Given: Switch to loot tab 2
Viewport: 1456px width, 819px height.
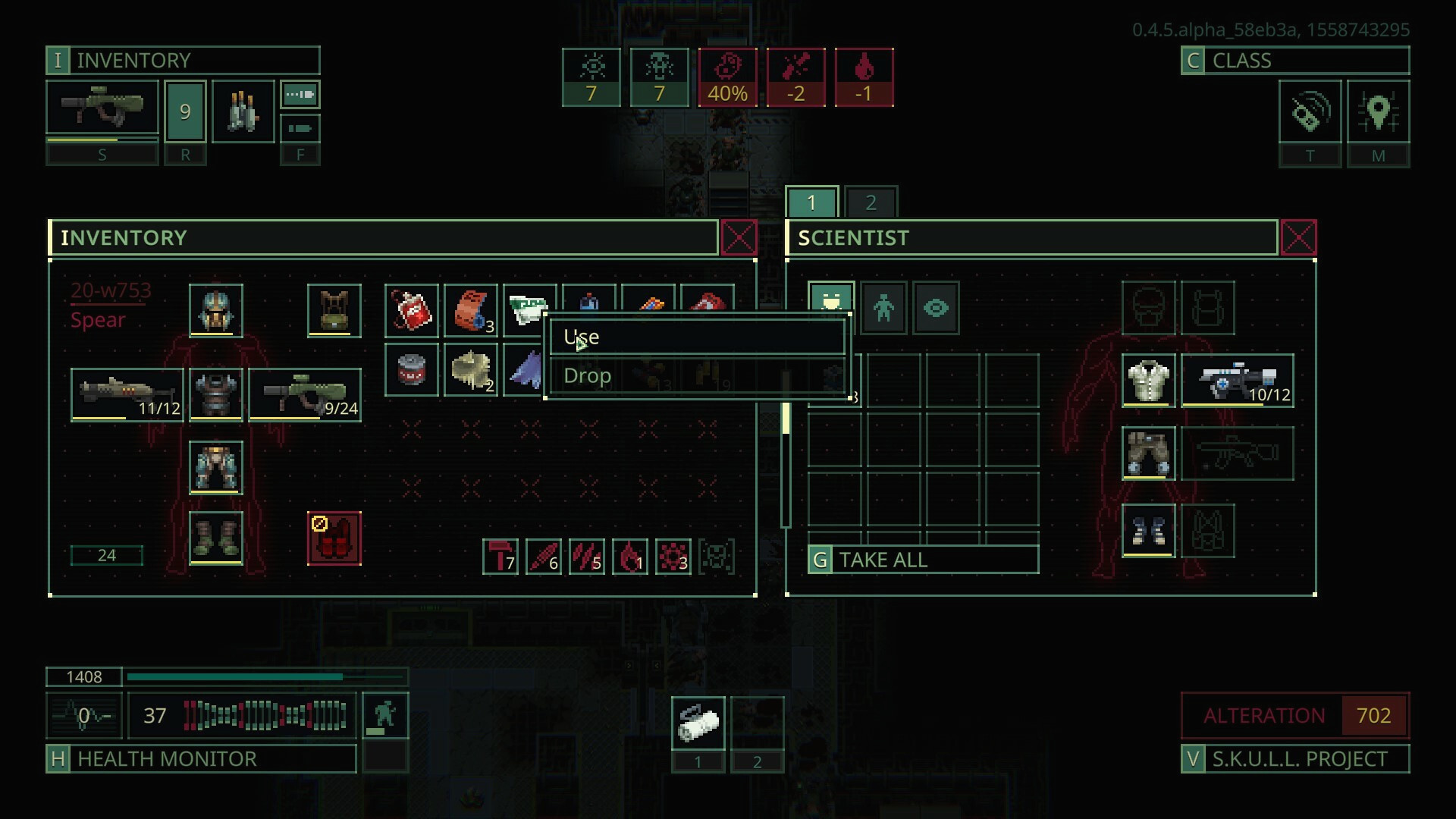Looking at the screenshot, I should pyautogui.click(x=871, y=202).
